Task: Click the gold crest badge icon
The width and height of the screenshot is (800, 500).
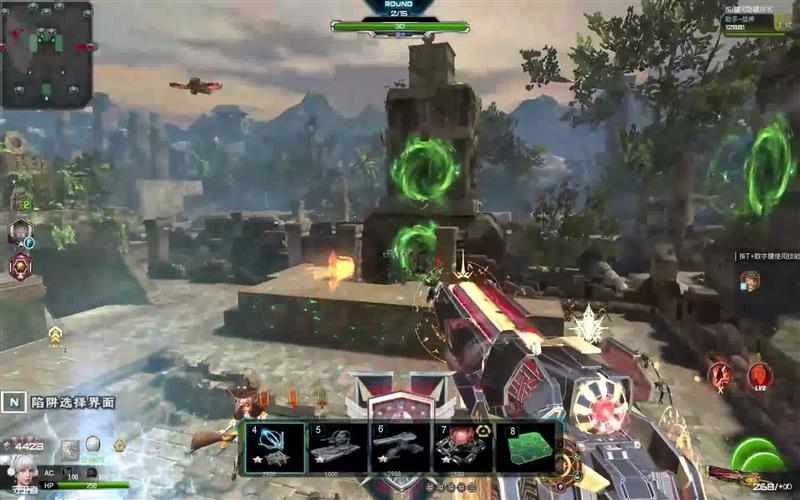Action: (118, 445)
